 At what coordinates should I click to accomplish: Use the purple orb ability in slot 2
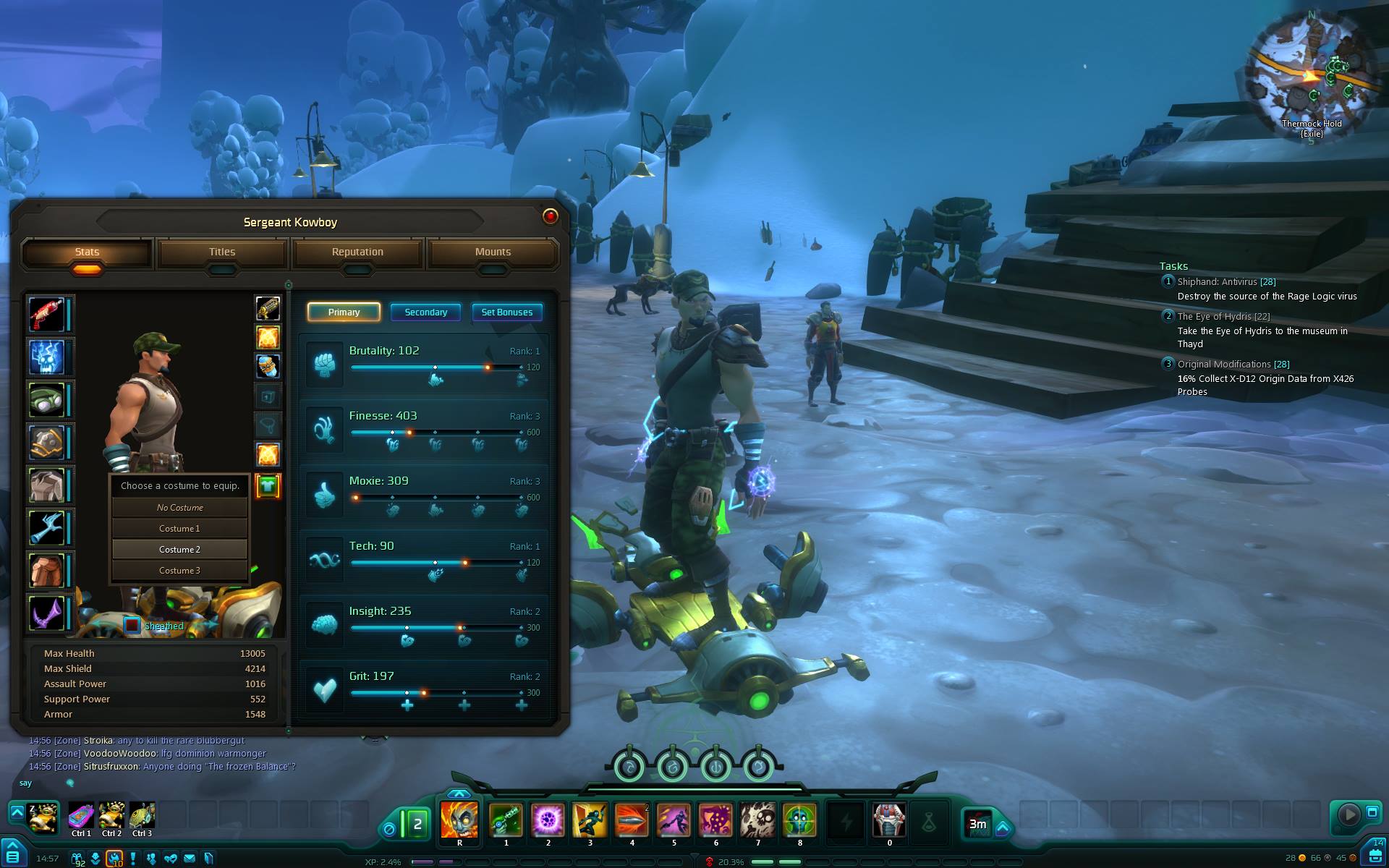548,820
